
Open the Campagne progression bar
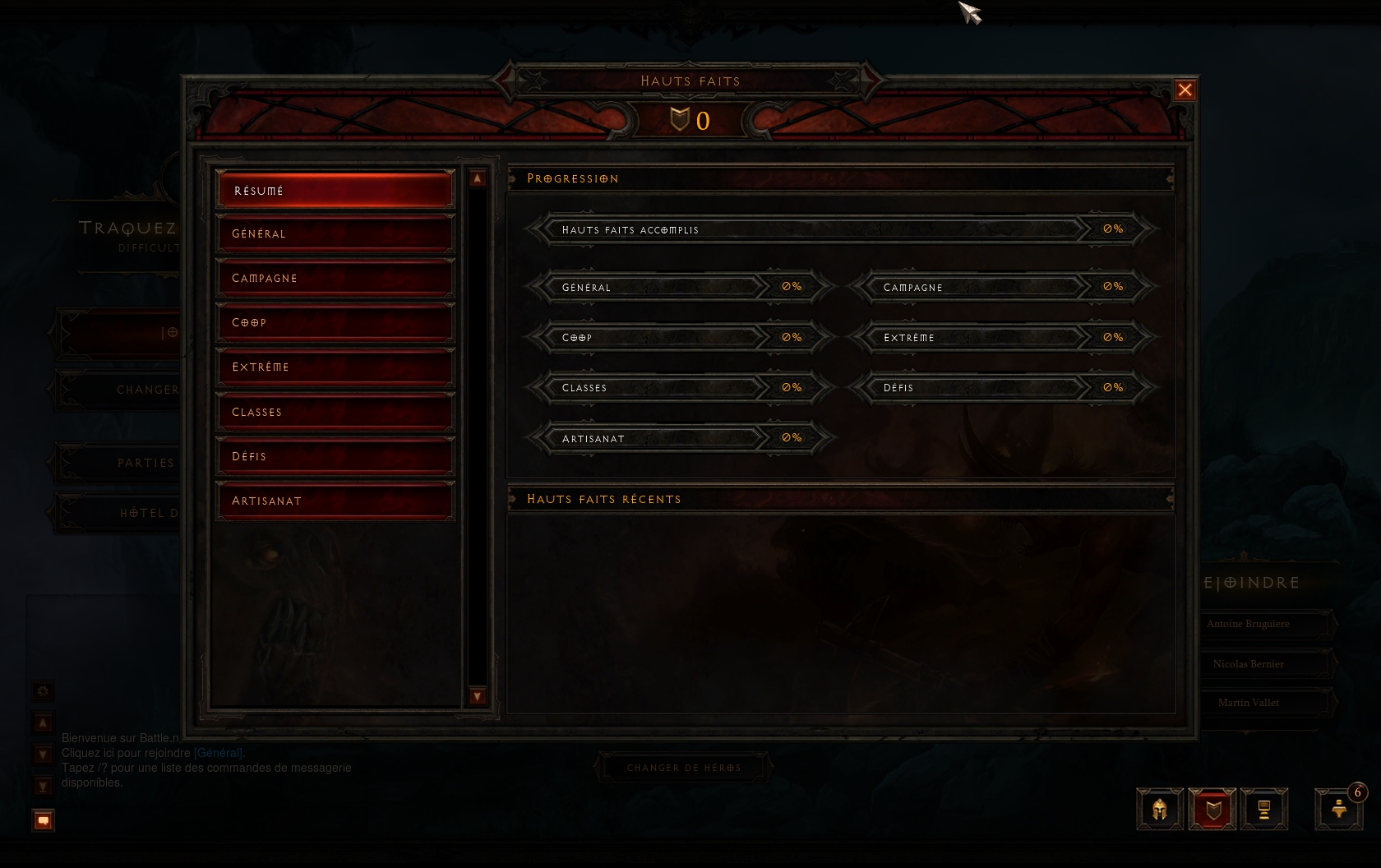pos(1001,287)
